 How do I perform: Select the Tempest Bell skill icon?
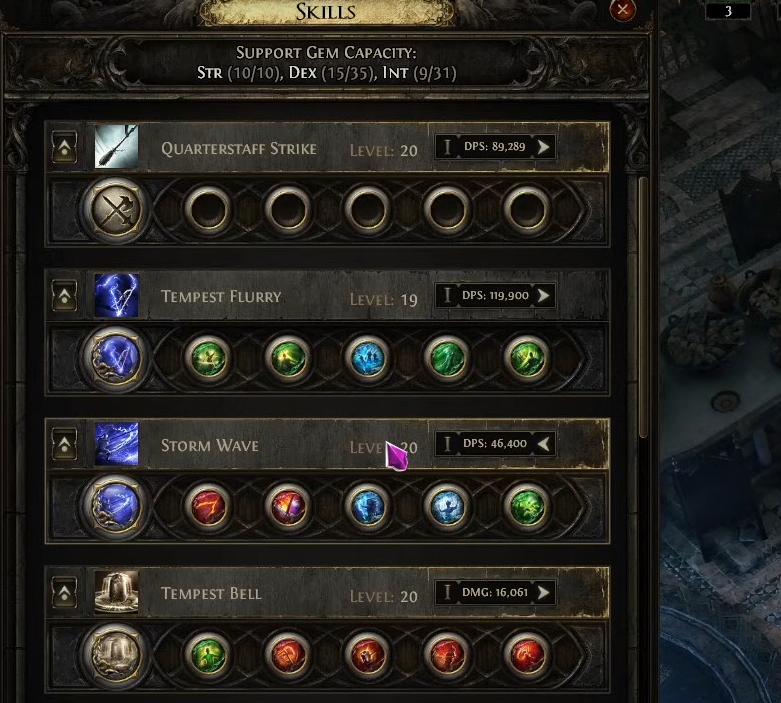(116, 593)
